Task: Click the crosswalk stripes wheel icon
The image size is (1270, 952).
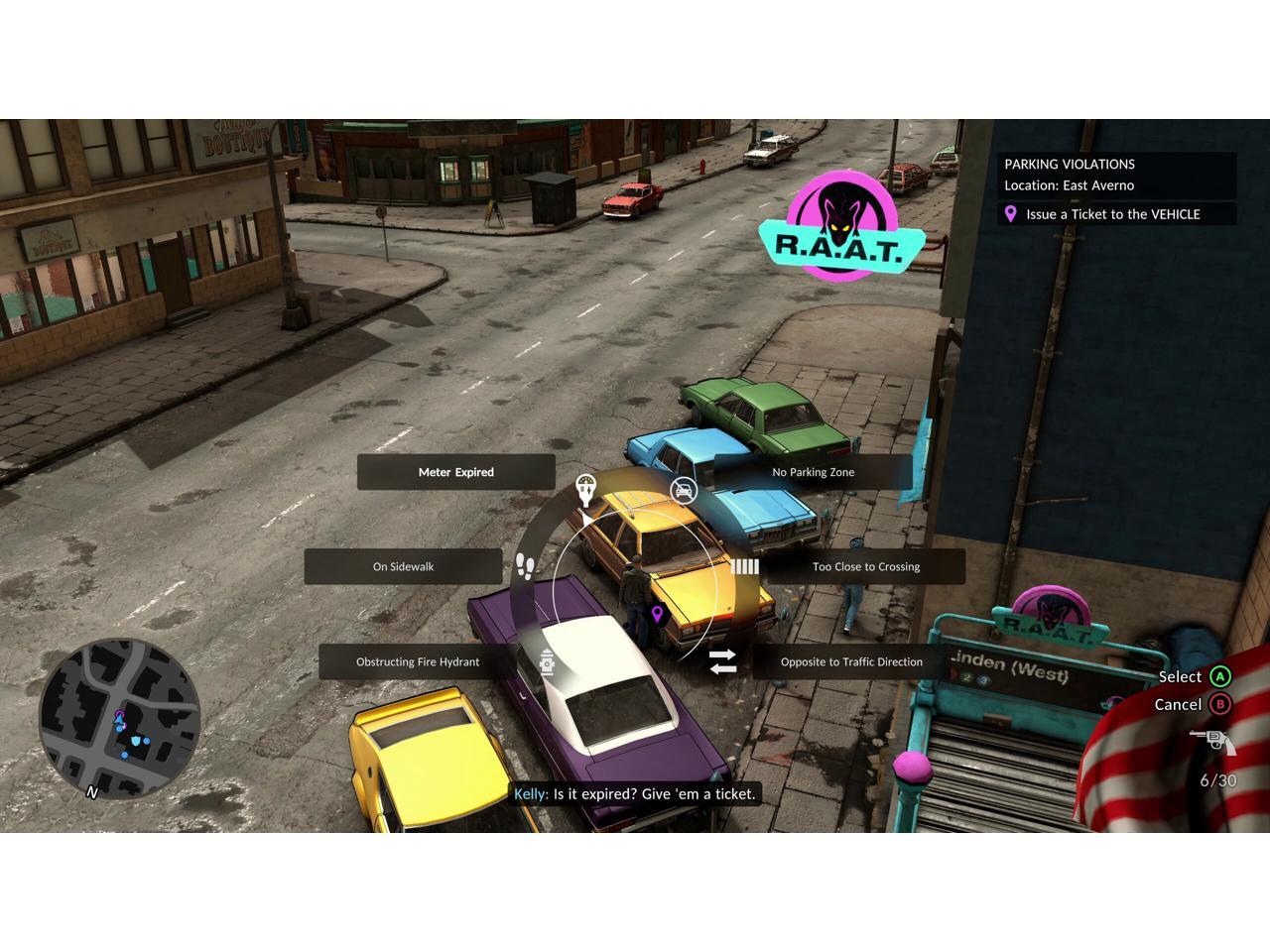Action: (745, 566)
